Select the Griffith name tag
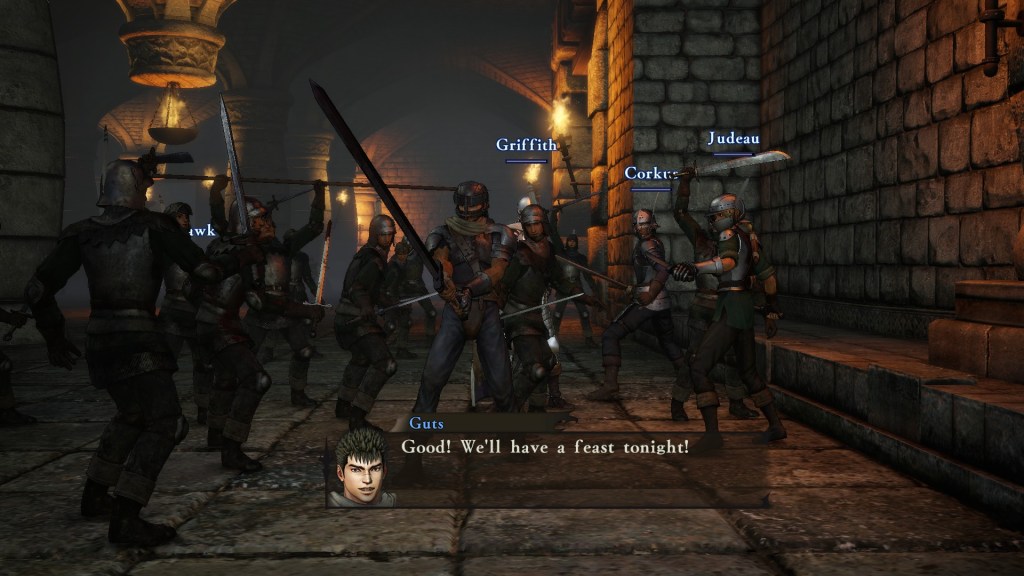 [526, 145]
